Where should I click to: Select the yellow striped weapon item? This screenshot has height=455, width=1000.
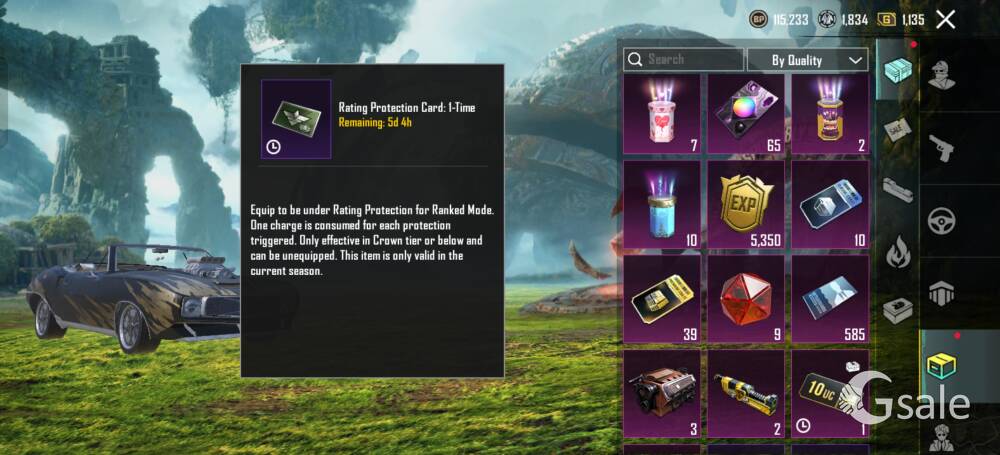coord(746,392)
